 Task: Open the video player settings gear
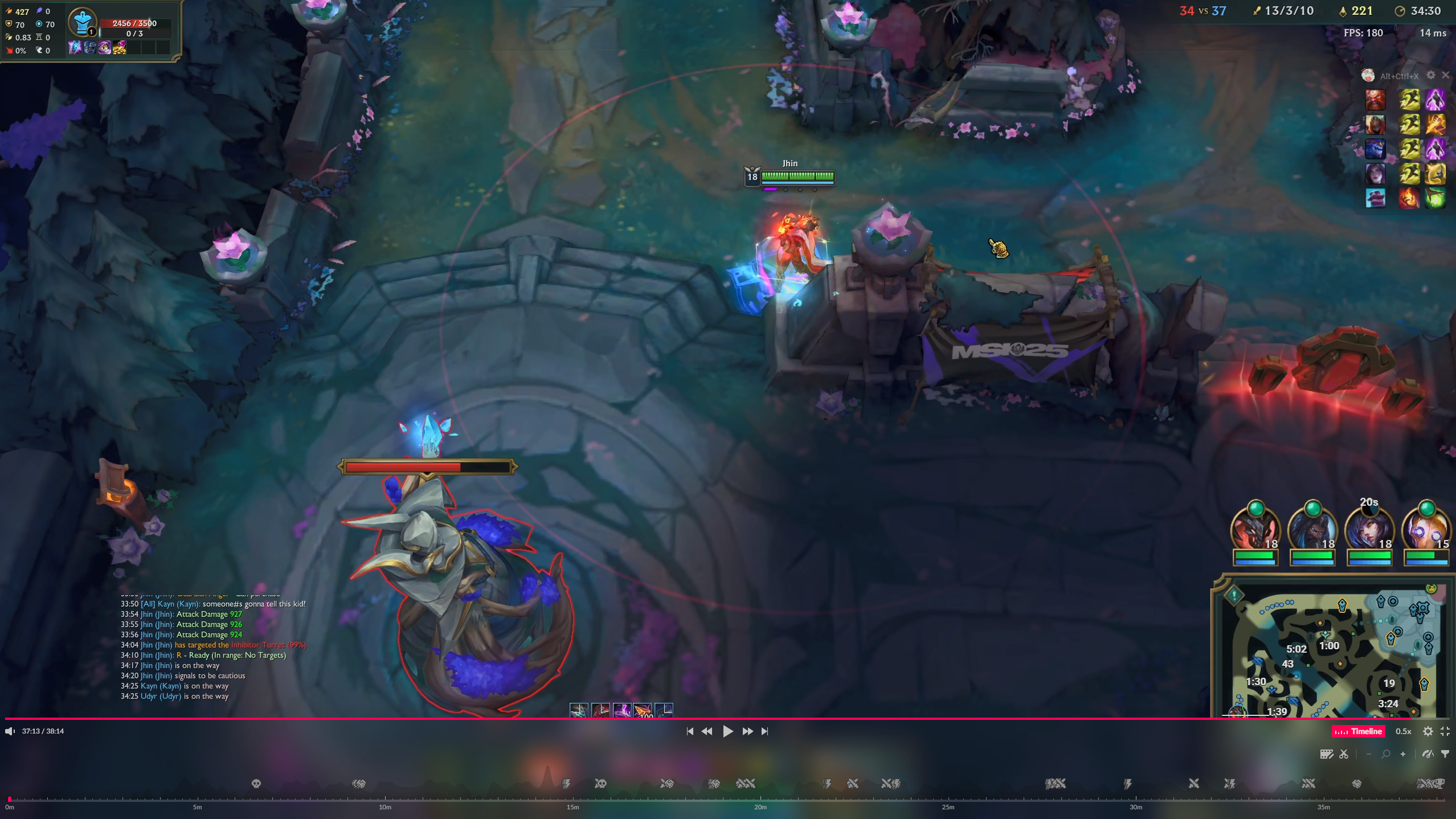click(x=1428, y=731)
